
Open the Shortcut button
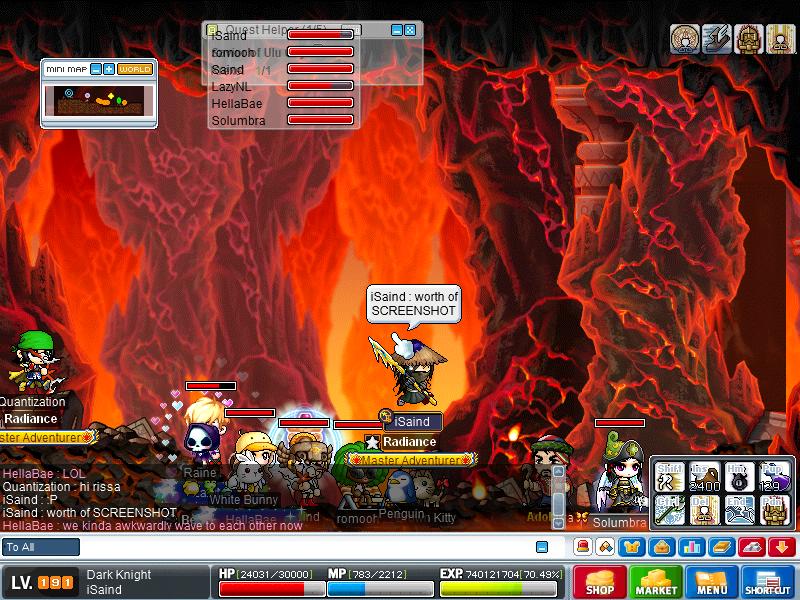(x=768, y=582)
